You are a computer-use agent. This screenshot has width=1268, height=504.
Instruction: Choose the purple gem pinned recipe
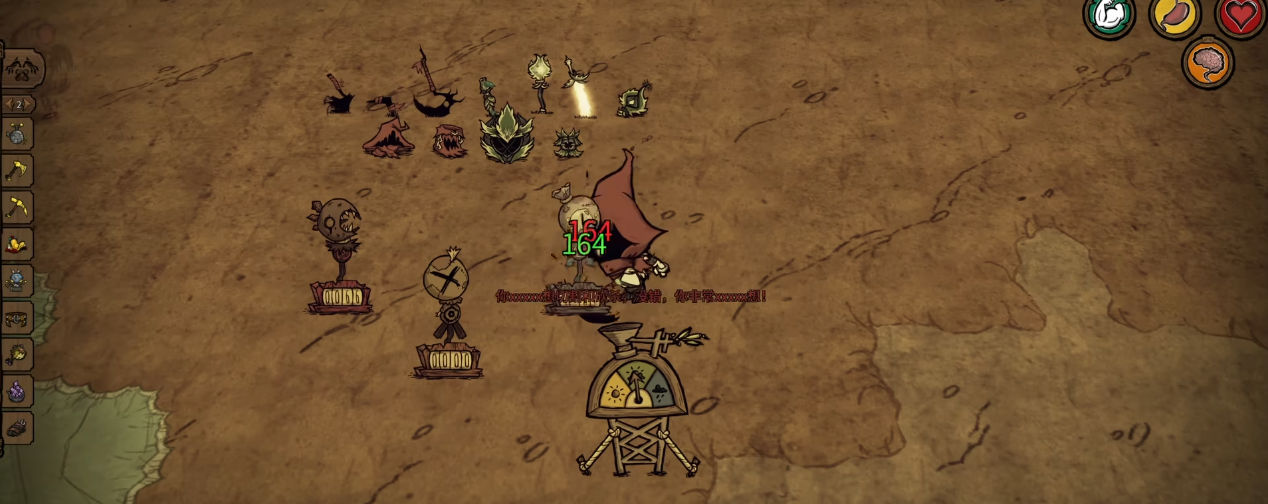pos(17,391)
